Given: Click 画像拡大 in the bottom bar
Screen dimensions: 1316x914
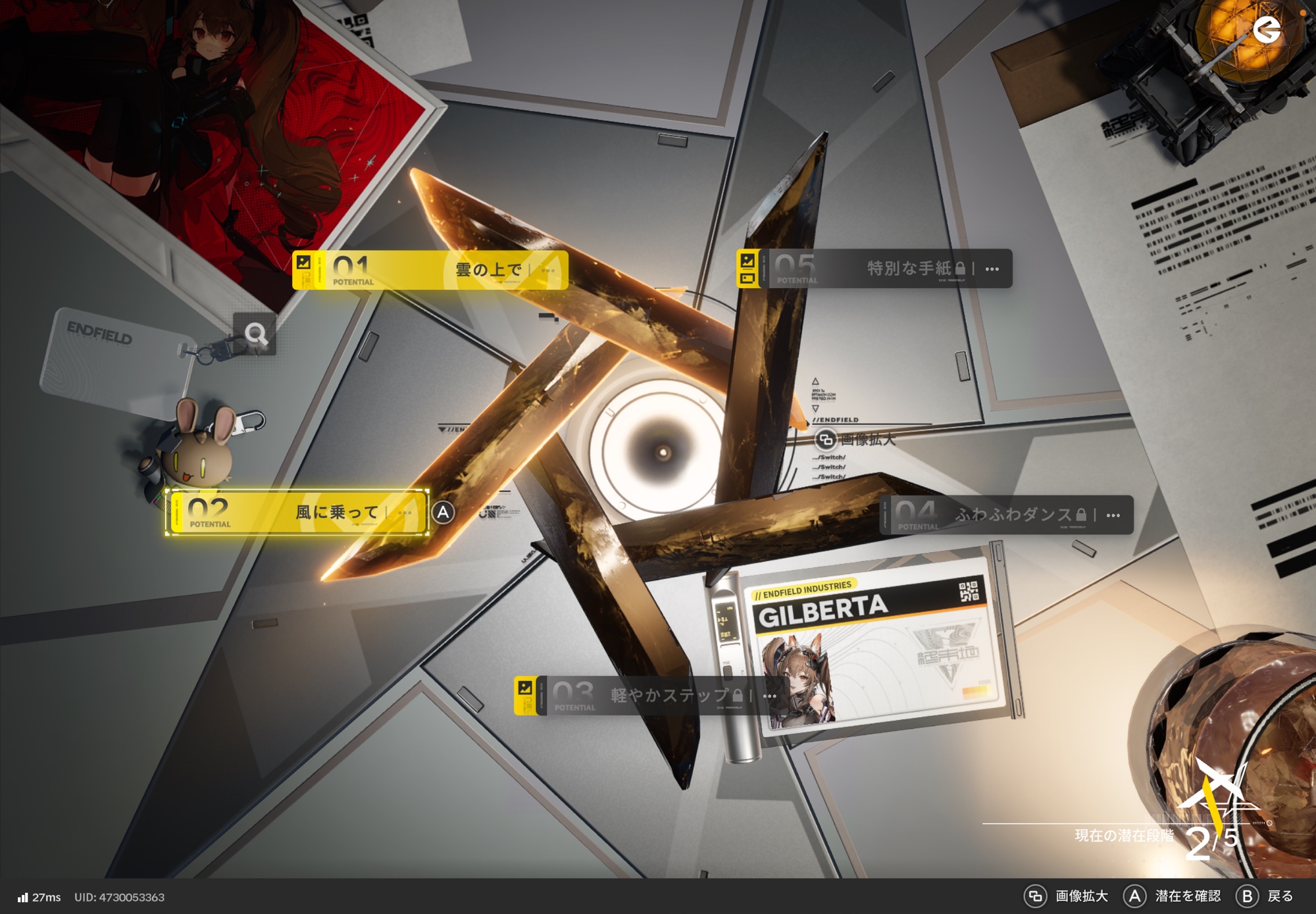Looking at the screenshot, I should pos(1067,896).
